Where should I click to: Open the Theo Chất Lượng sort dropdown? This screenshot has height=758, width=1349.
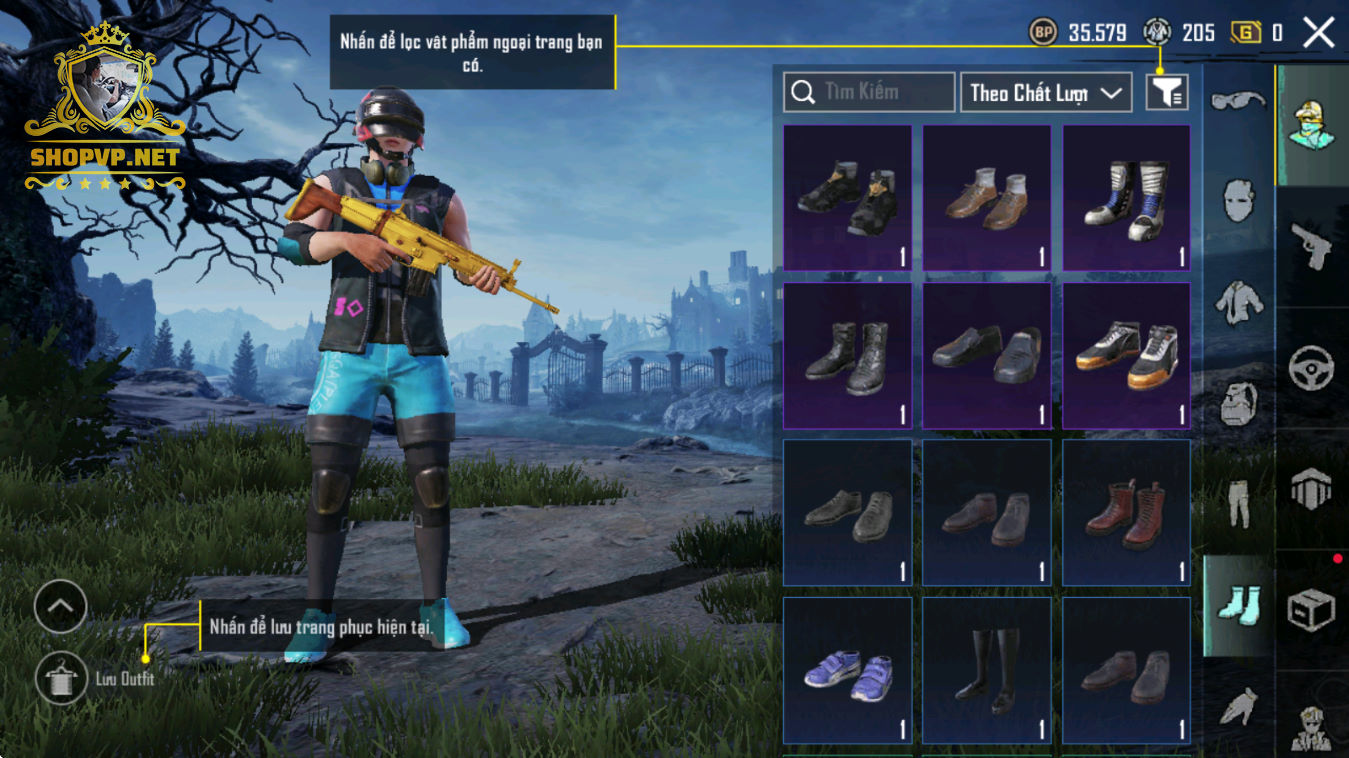[1045, 92]
